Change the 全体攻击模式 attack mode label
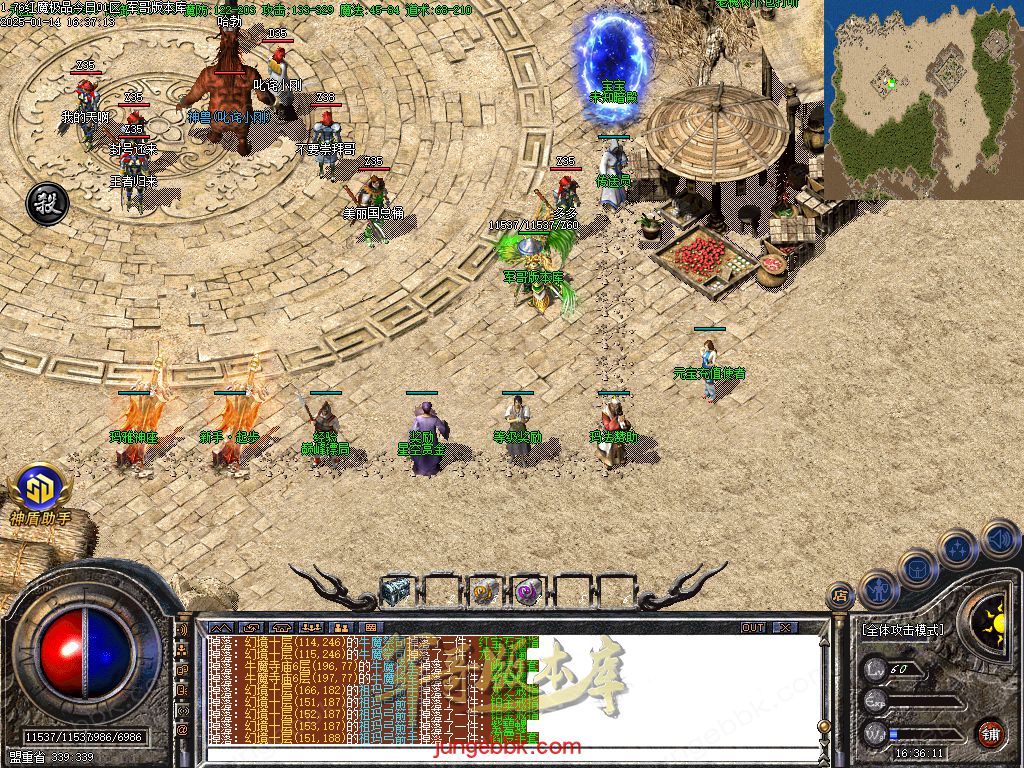 pyautogui.click(x=902, y=631)
